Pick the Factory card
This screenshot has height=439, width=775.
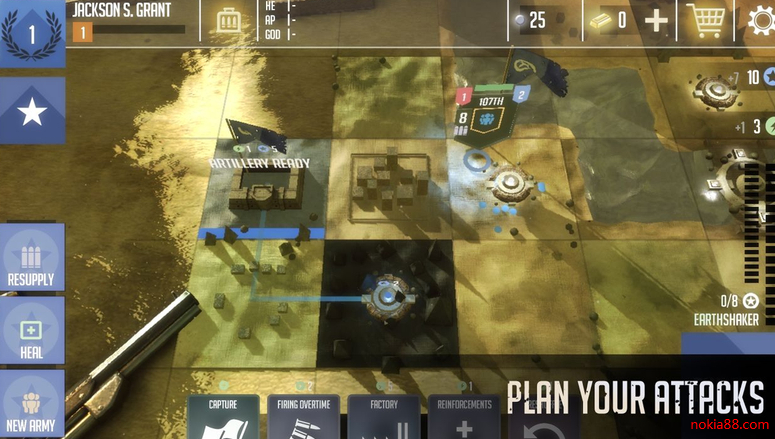tap(384, 417)
